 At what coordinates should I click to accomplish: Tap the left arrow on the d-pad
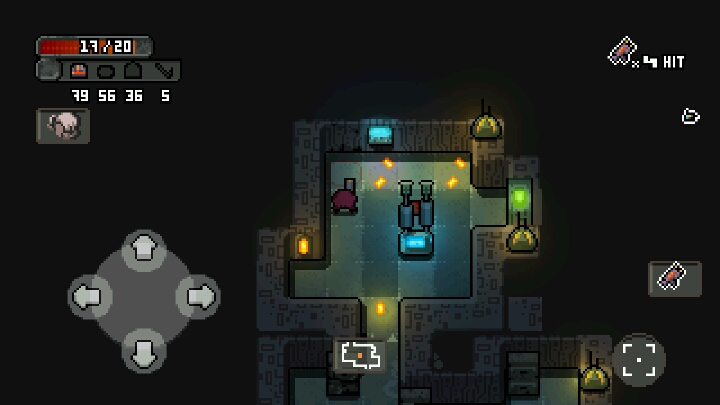click(x=90, y=296)
